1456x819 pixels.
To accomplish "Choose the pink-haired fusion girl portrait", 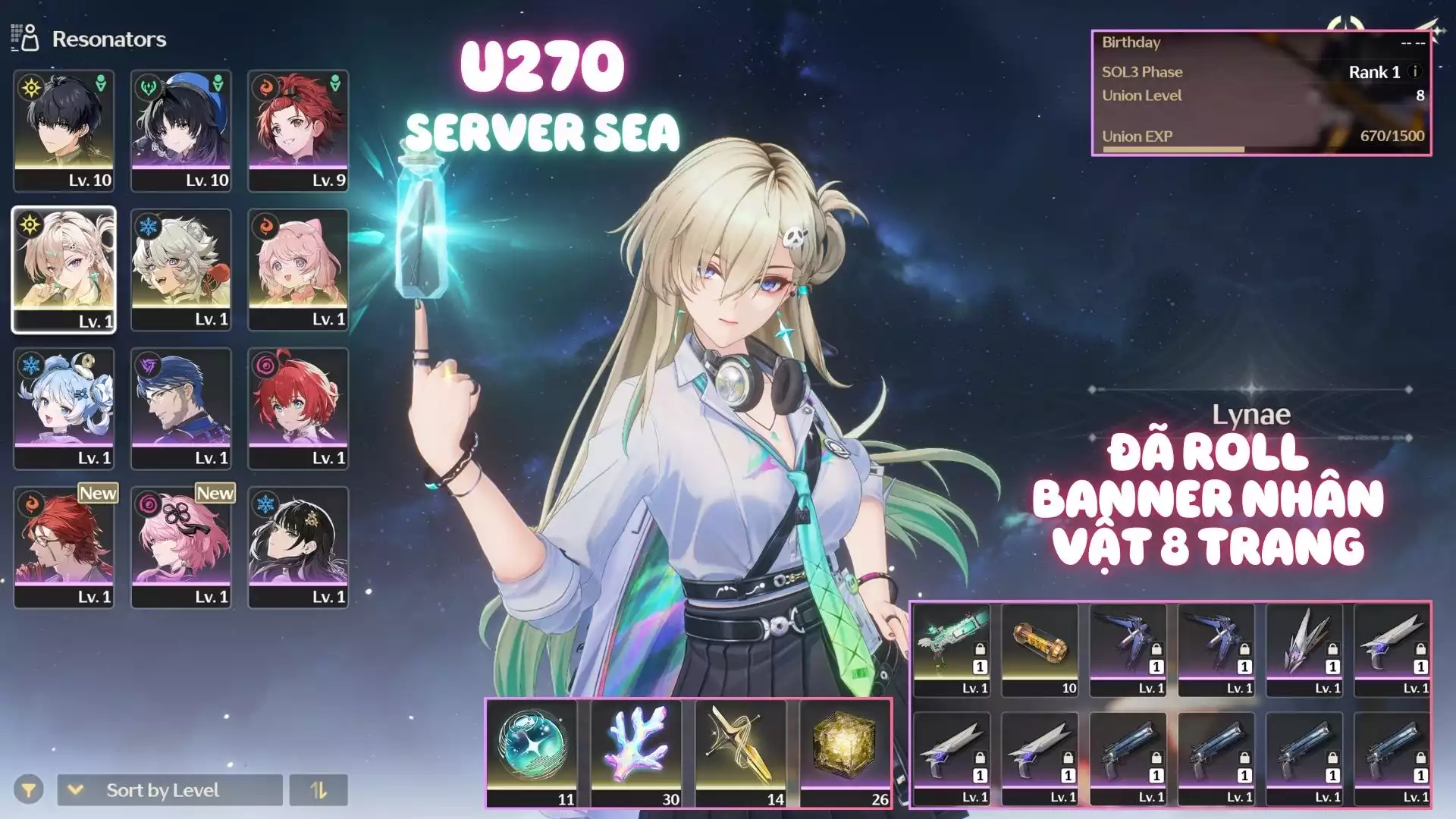I will tap(298, 269).
